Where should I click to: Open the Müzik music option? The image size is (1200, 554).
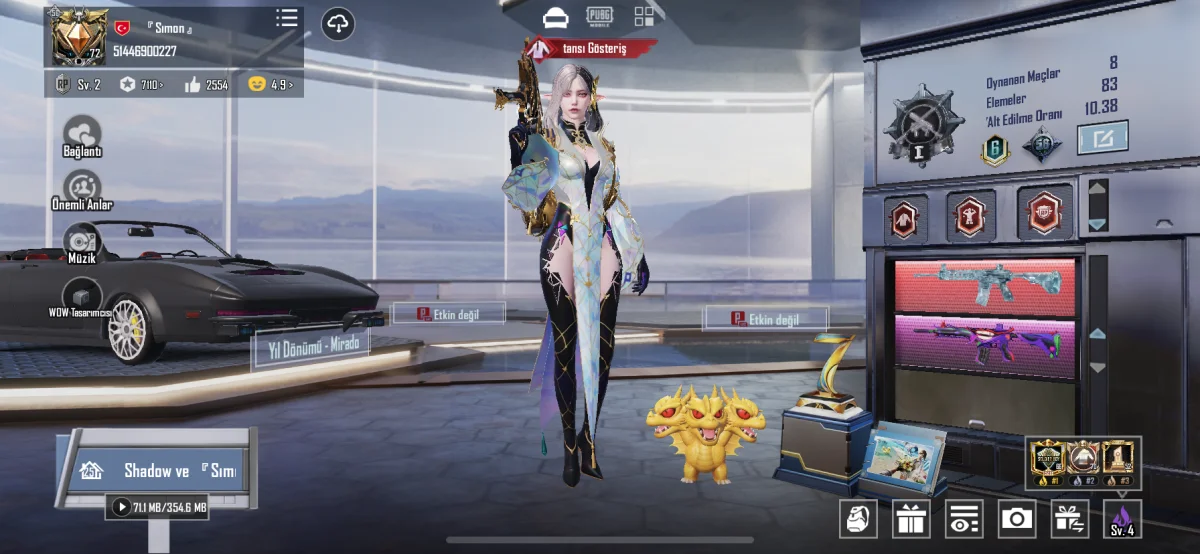point(82,242)
